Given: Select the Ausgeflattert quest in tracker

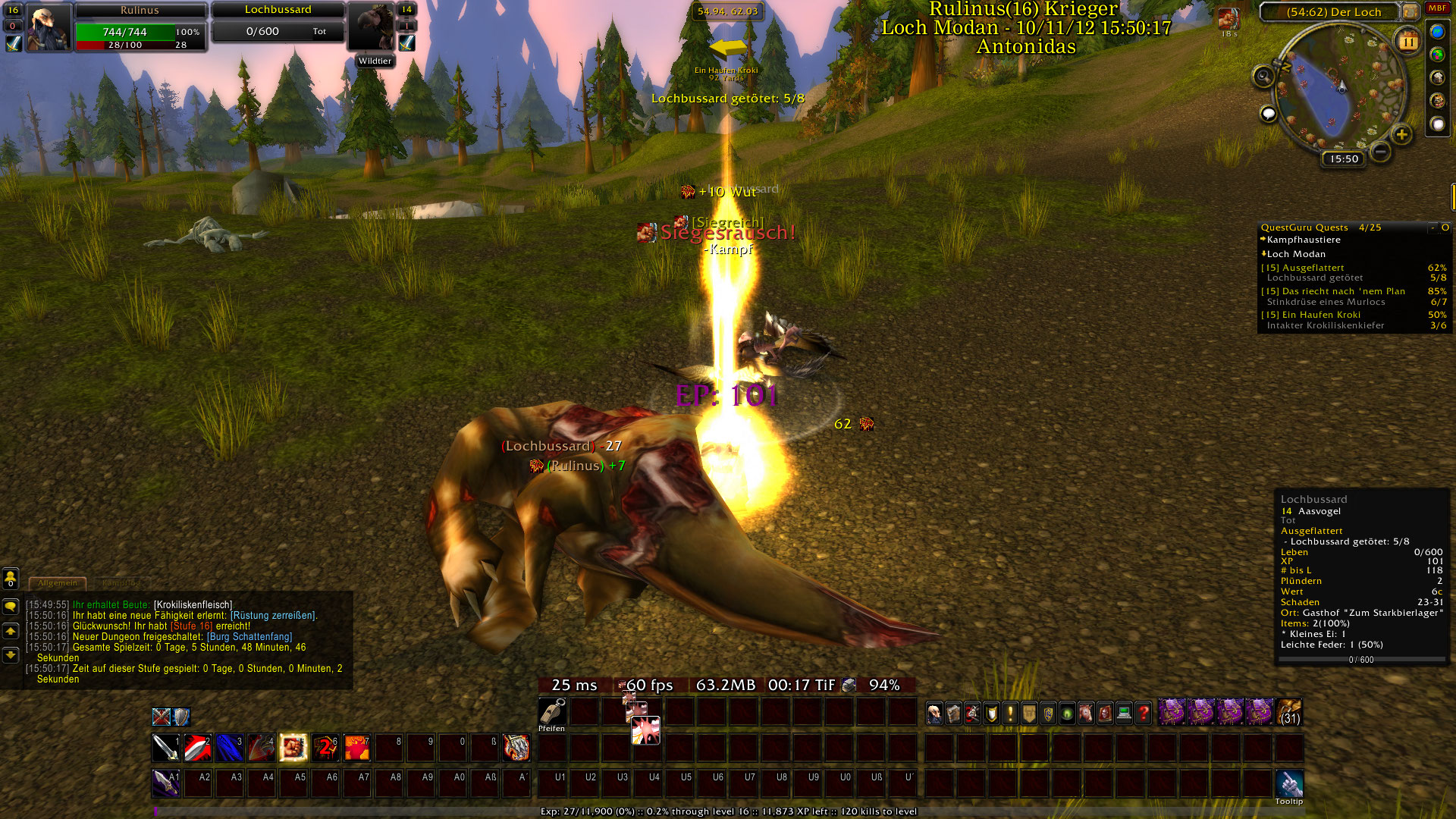Looking at the screenshot, I should 1313,268.
